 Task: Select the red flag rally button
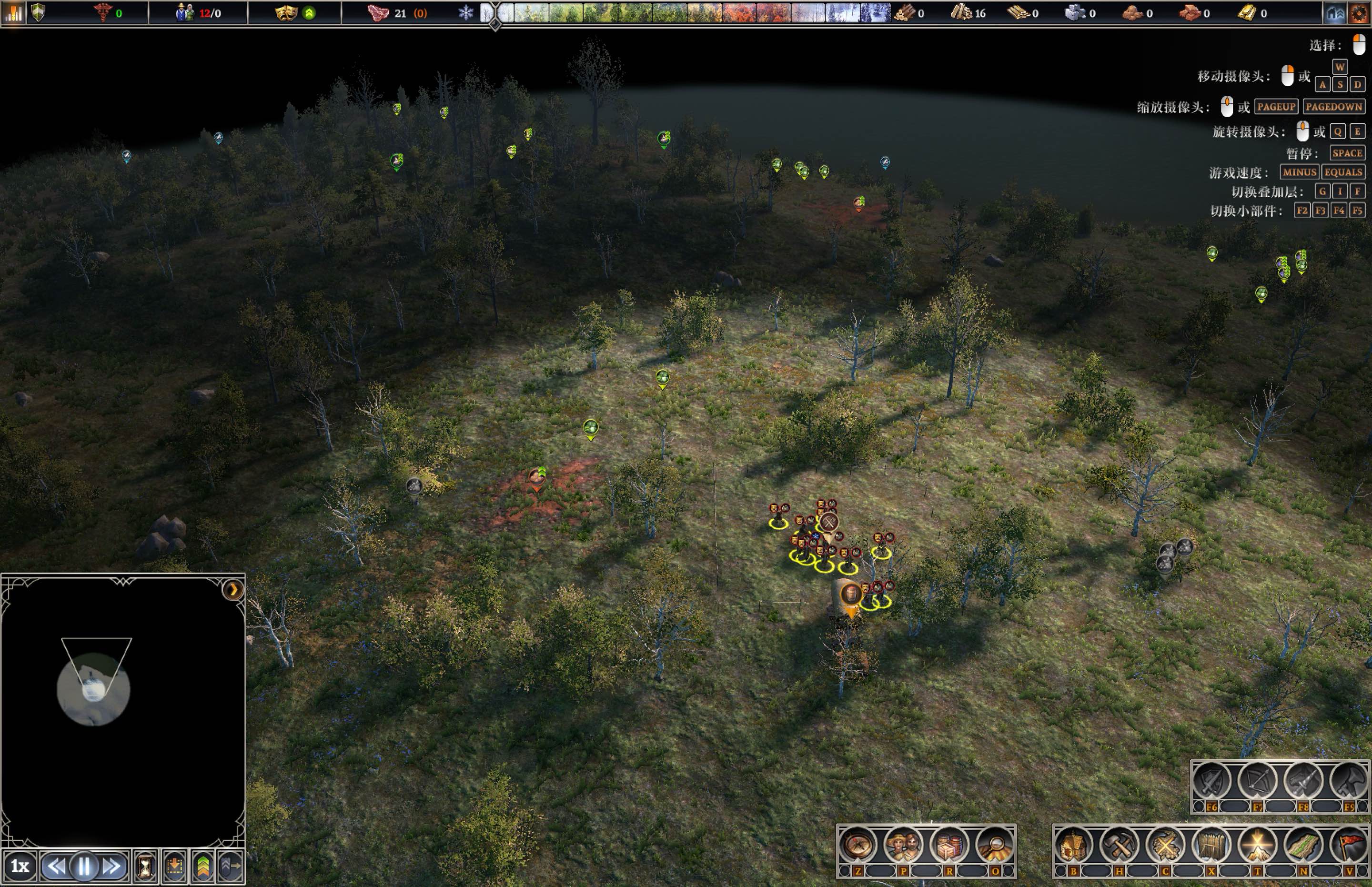(1350, 846)
